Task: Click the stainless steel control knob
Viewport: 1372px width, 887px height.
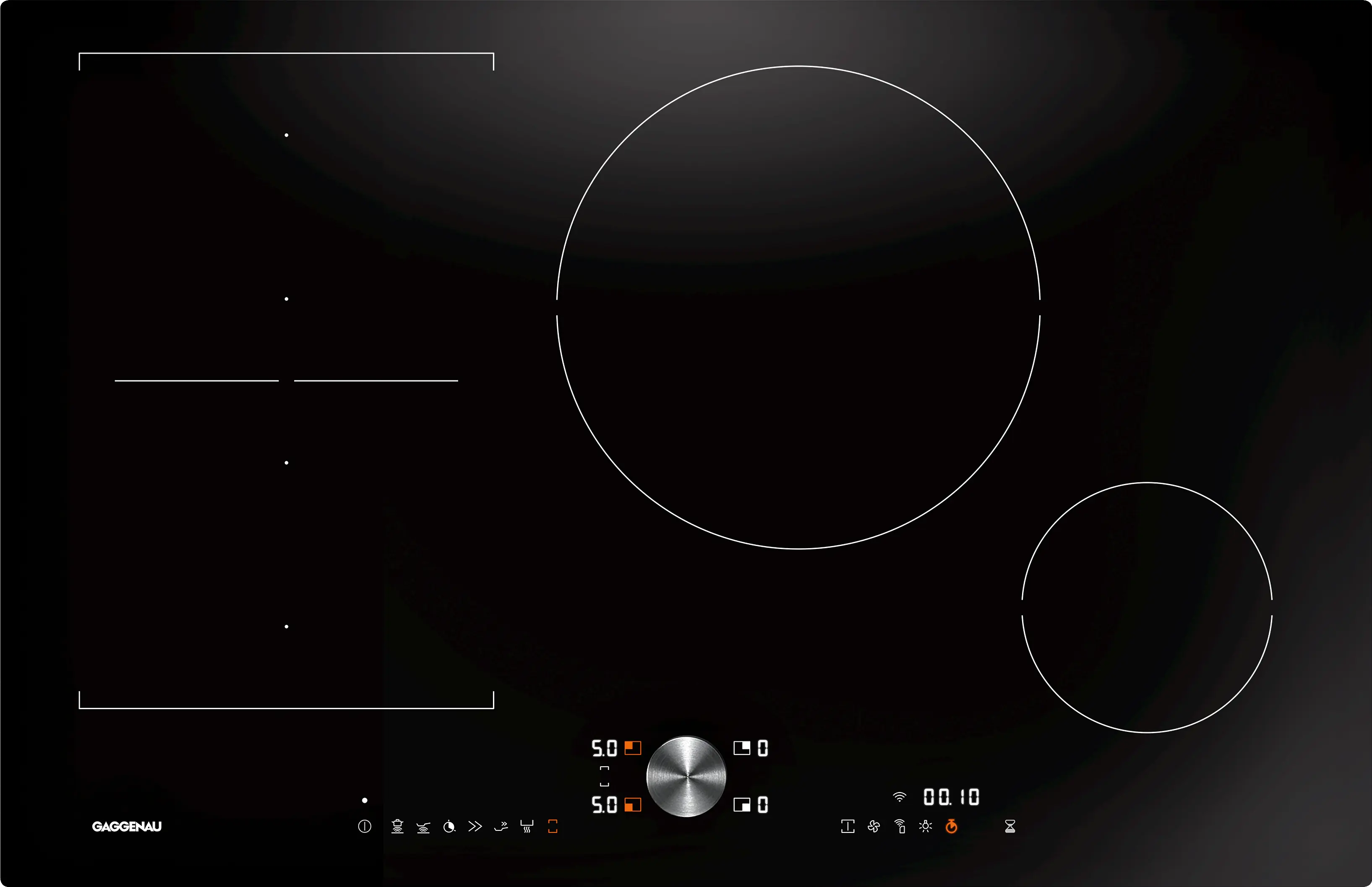Action: [x=686, y=776]
